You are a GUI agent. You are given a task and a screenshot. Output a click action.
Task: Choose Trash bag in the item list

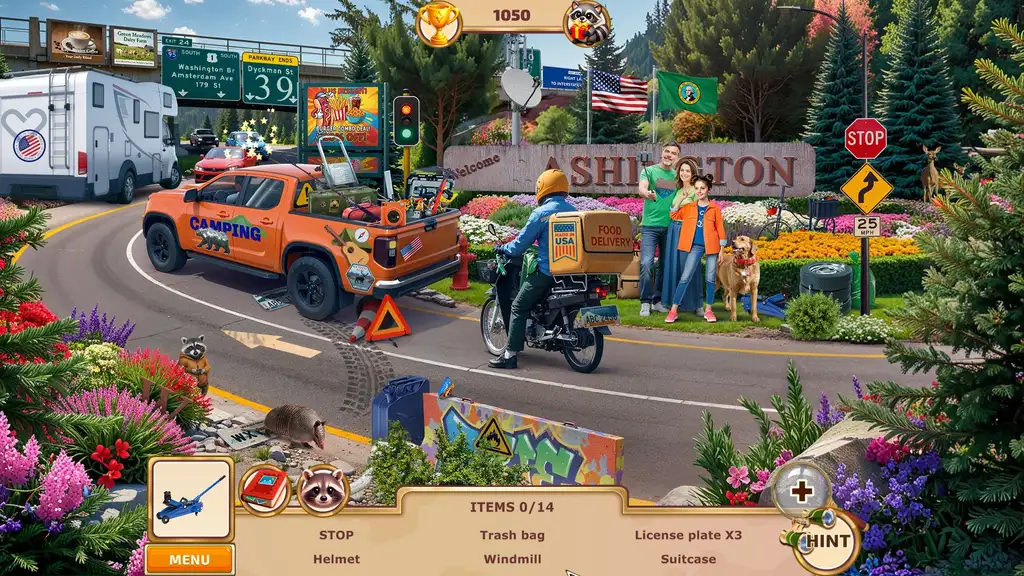[x=512, y=535]
